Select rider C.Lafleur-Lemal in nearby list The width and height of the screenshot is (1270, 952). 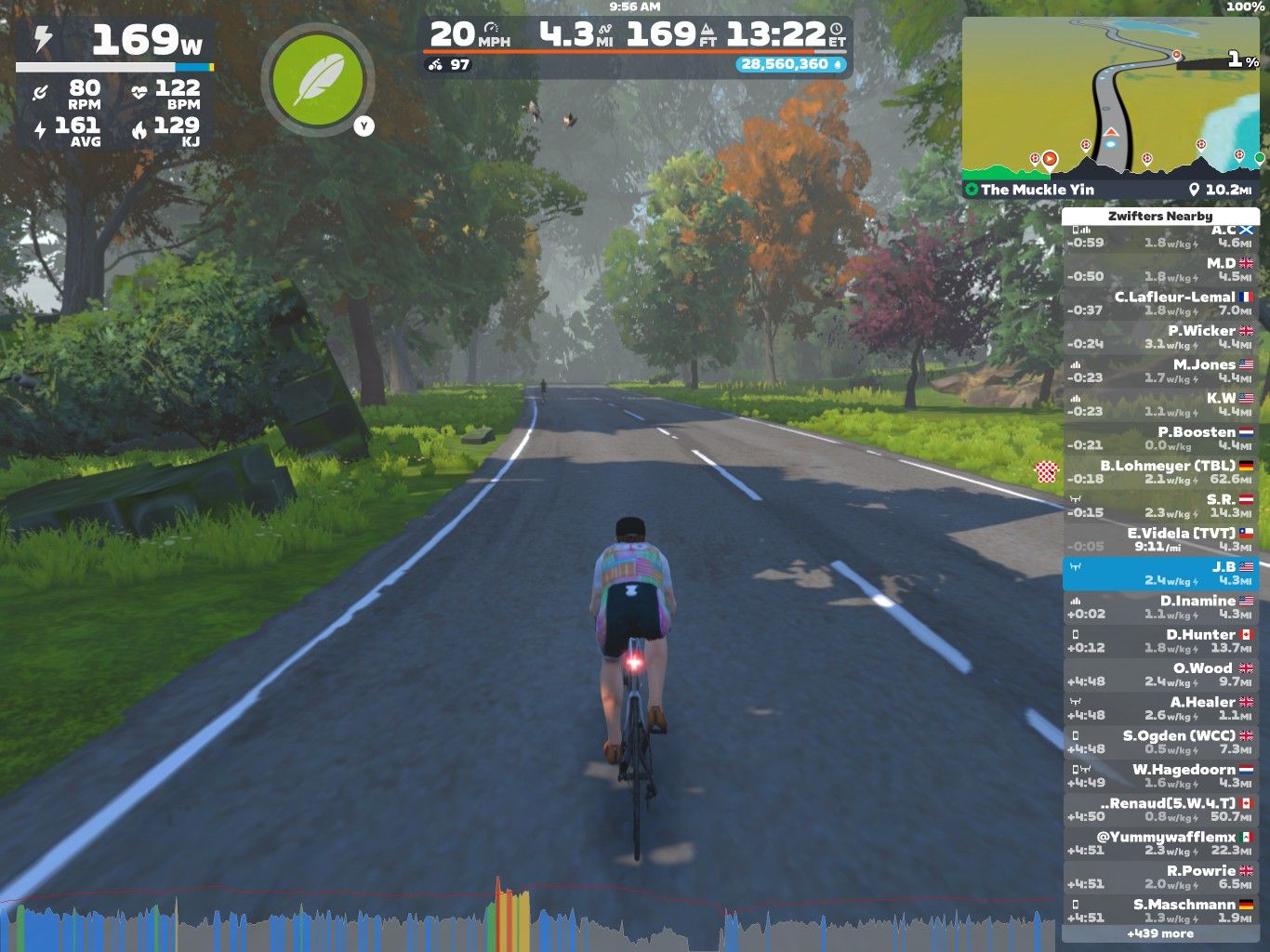coord(1160,303)
